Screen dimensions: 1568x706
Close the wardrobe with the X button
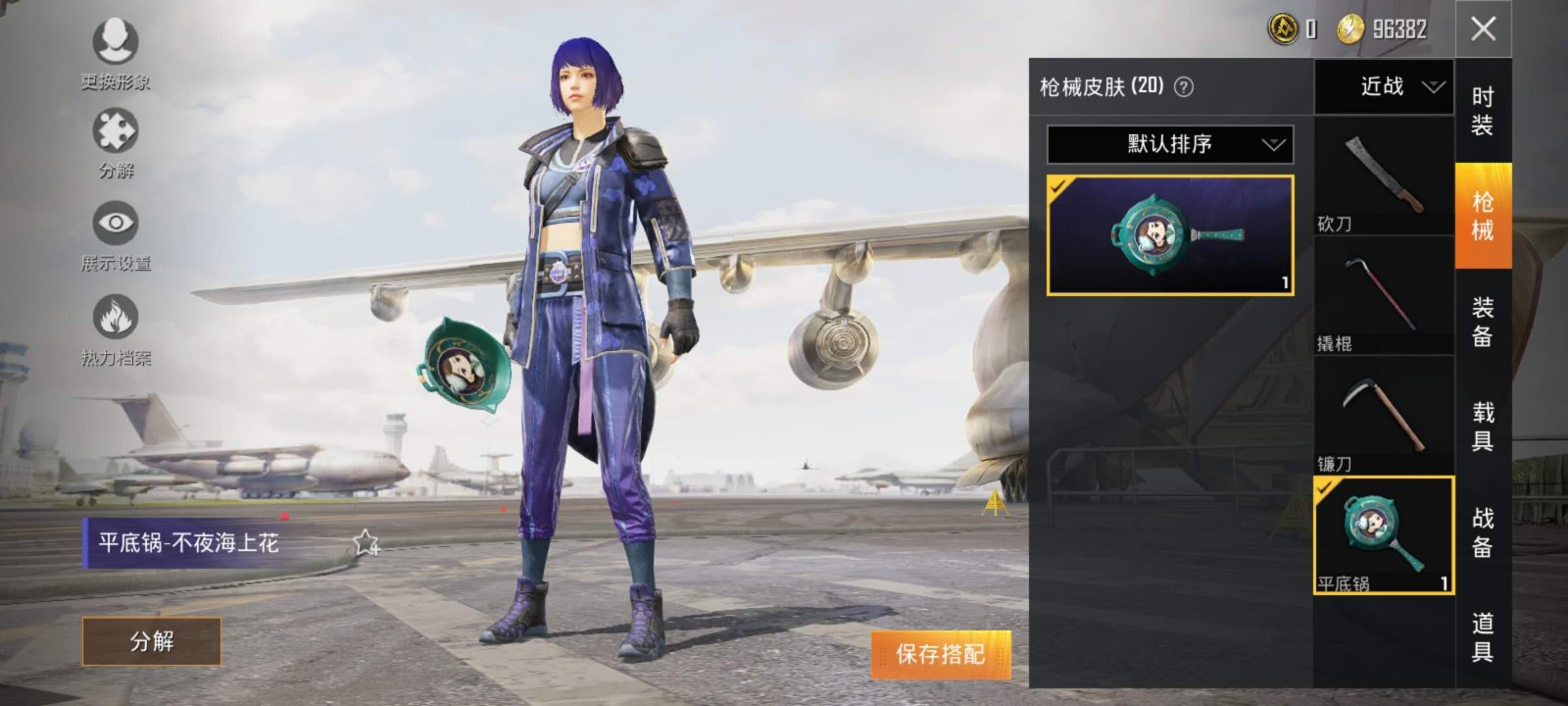click(1483, 28)
